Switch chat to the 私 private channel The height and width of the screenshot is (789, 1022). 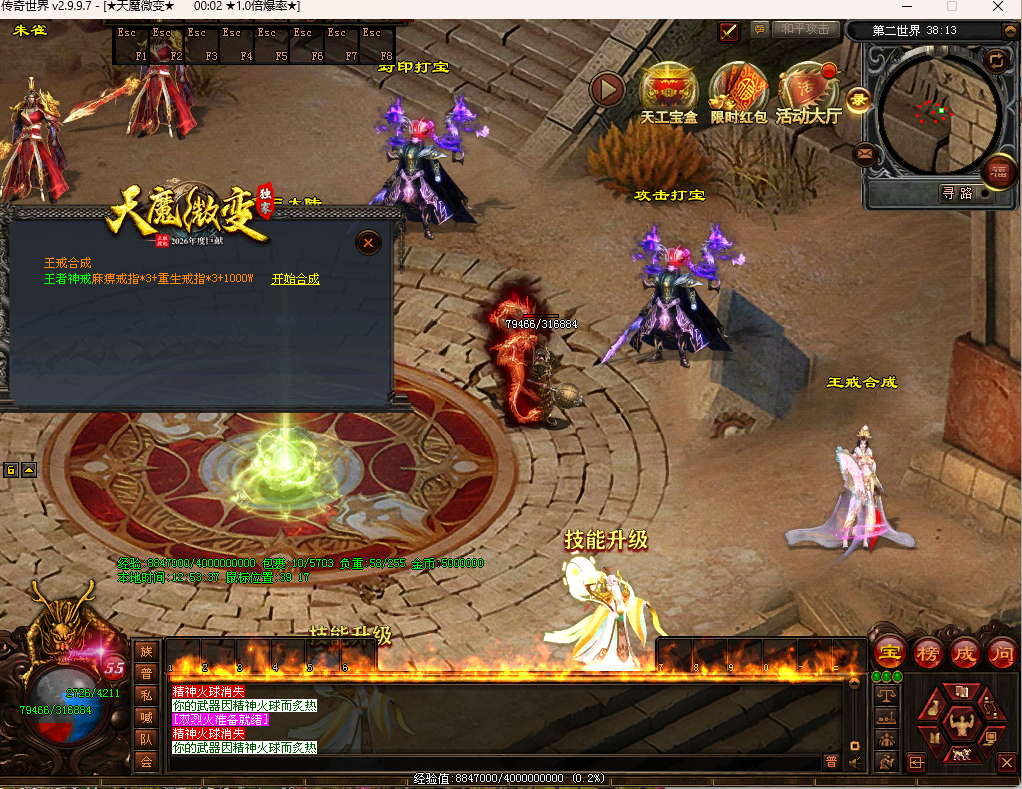(146, 695)
